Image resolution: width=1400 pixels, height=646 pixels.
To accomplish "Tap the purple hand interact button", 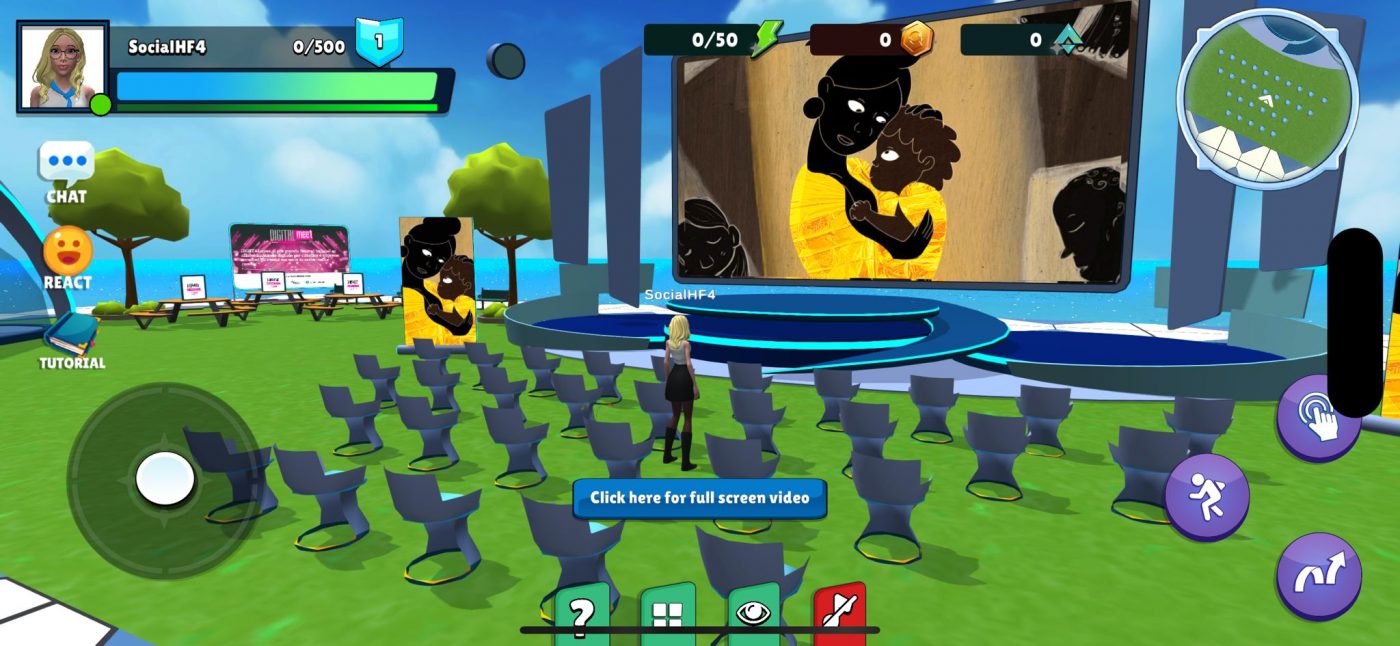I will [x=1318, y=419].
